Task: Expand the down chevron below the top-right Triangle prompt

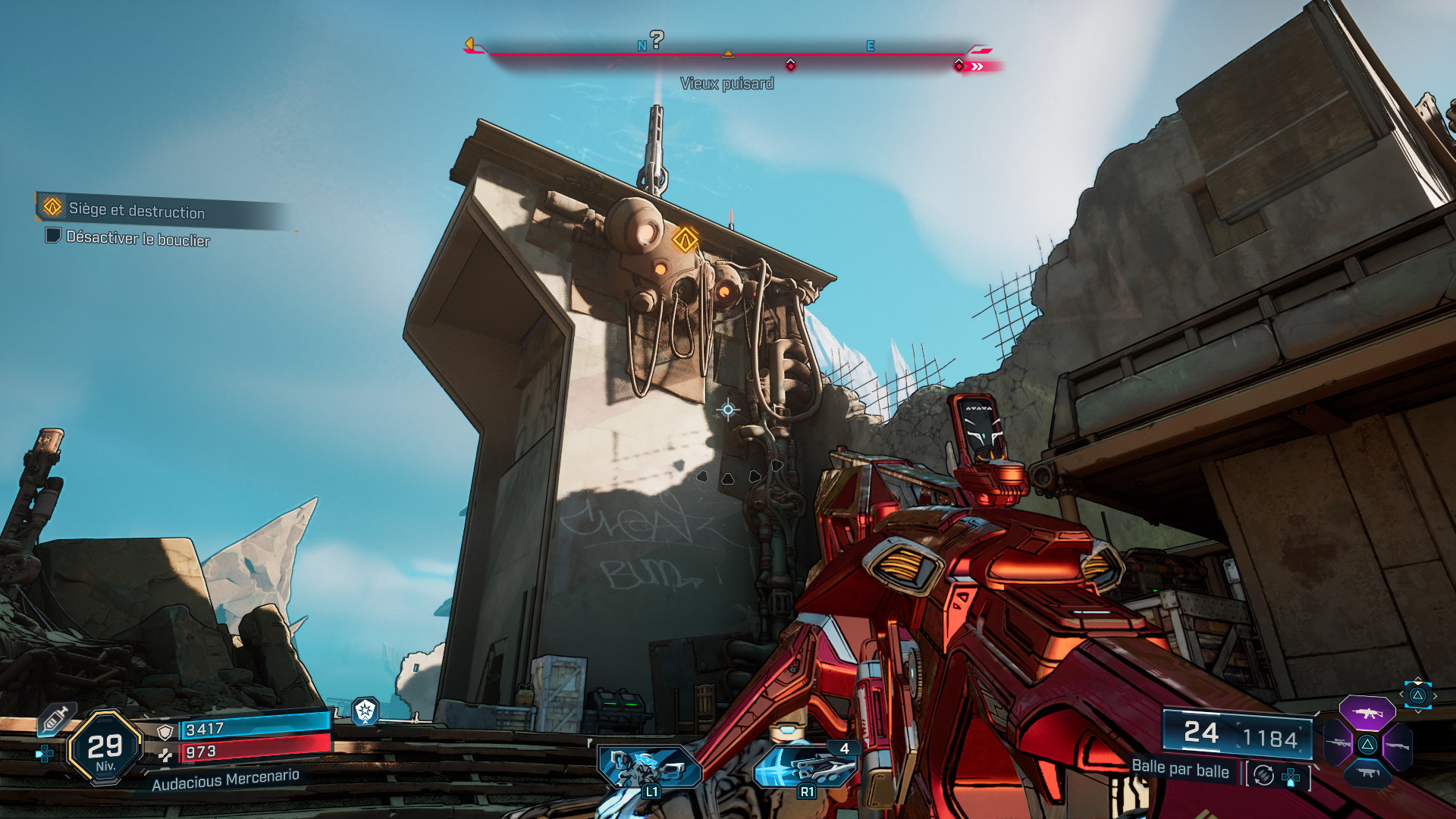Action: (1418, 711)
